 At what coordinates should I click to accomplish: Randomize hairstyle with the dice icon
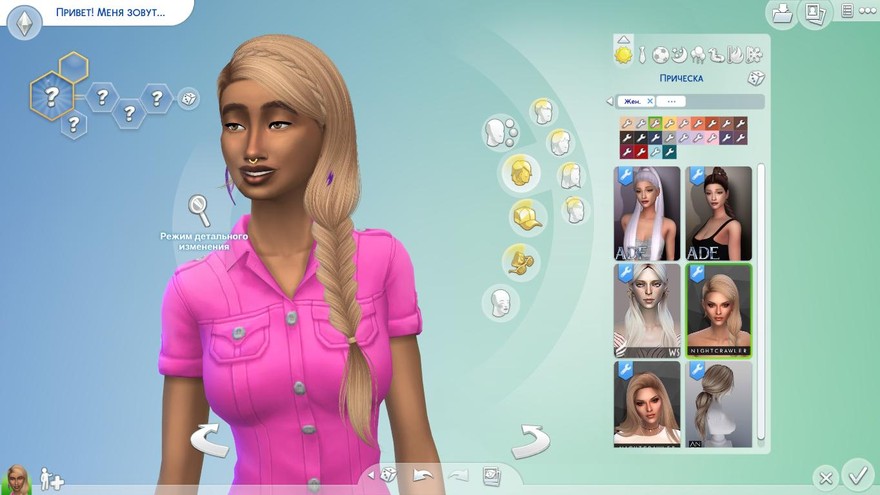pyautogui.click(x=755, y=78)
